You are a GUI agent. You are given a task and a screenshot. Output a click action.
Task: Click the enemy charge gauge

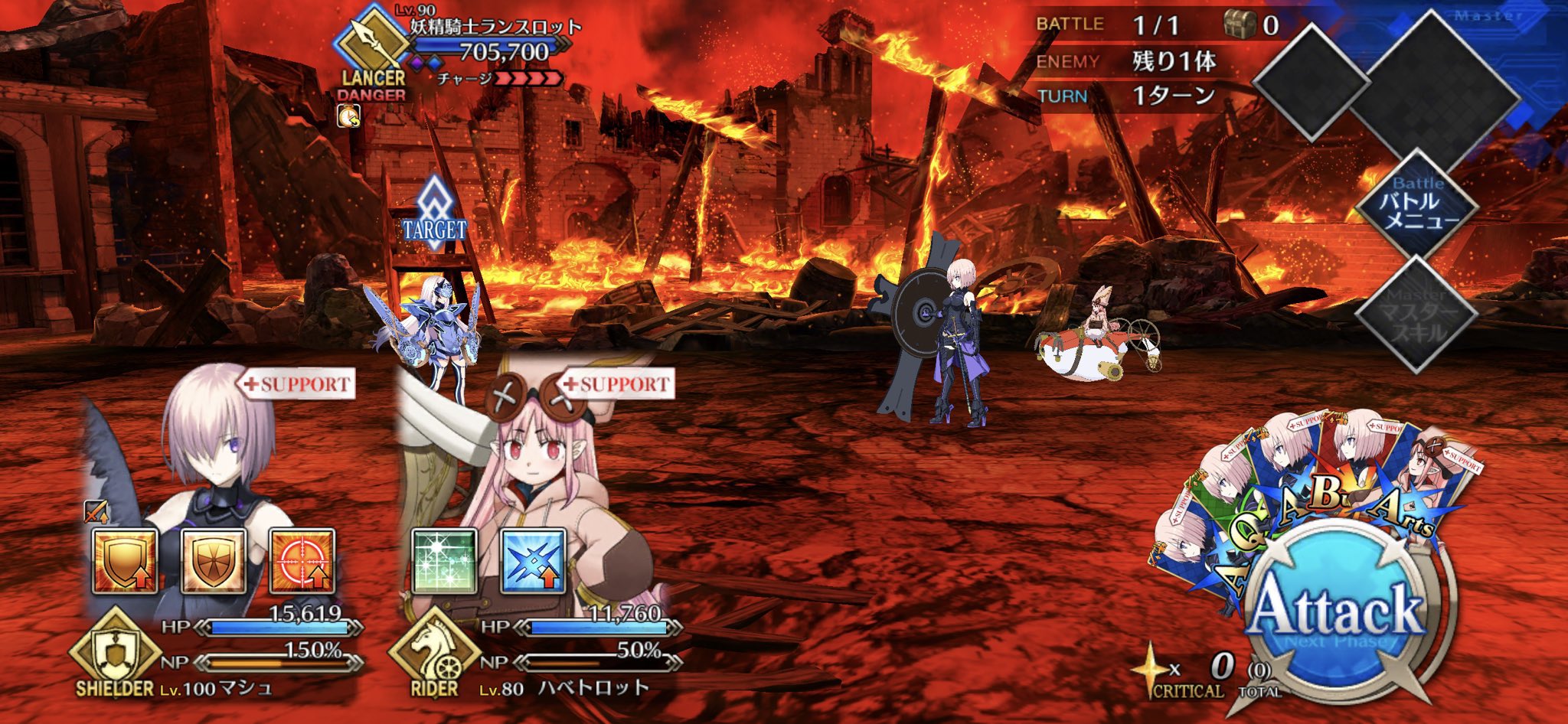528,79
